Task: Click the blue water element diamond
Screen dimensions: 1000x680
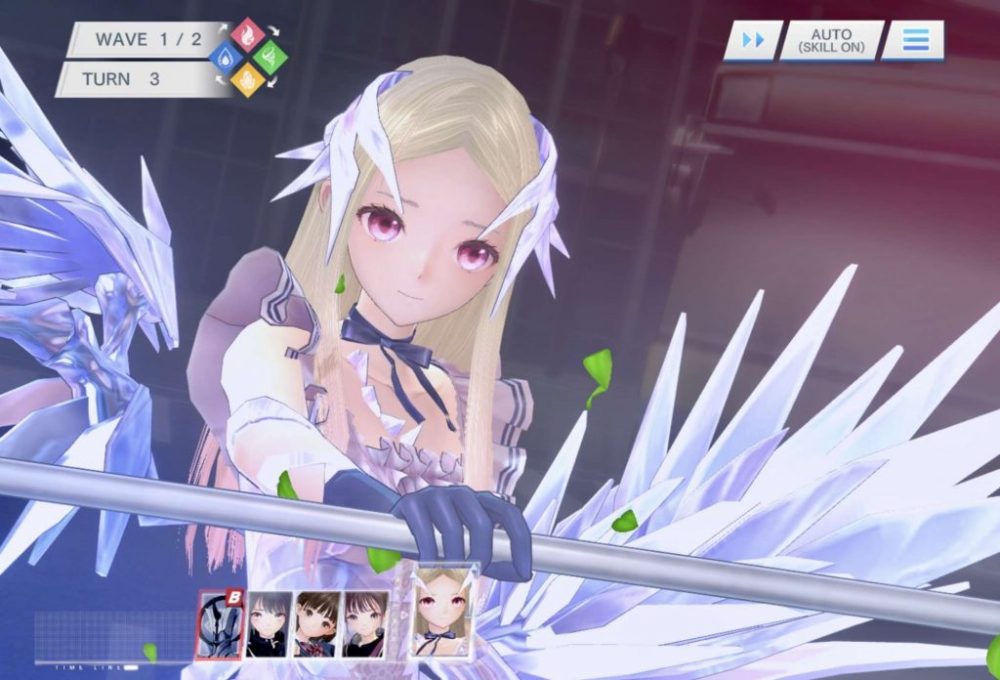Action: click(x=226, y=58)
